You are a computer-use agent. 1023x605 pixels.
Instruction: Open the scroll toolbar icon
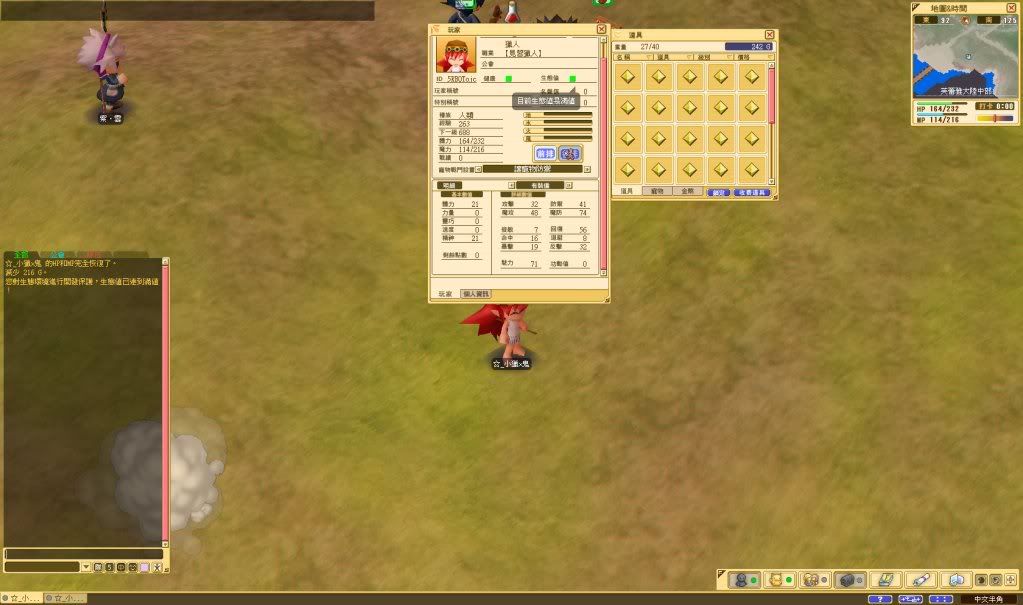point(920,579)
